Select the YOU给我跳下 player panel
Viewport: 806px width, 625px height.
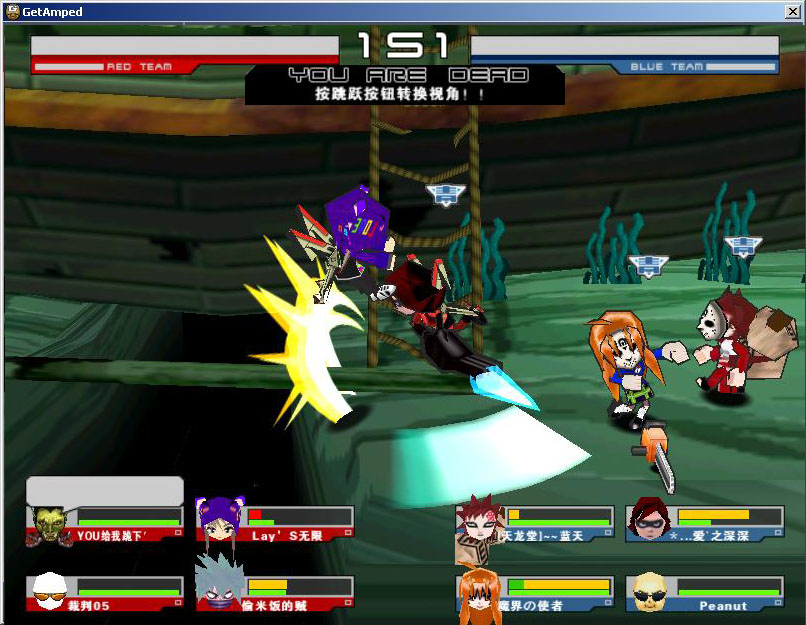pos(106,524)
